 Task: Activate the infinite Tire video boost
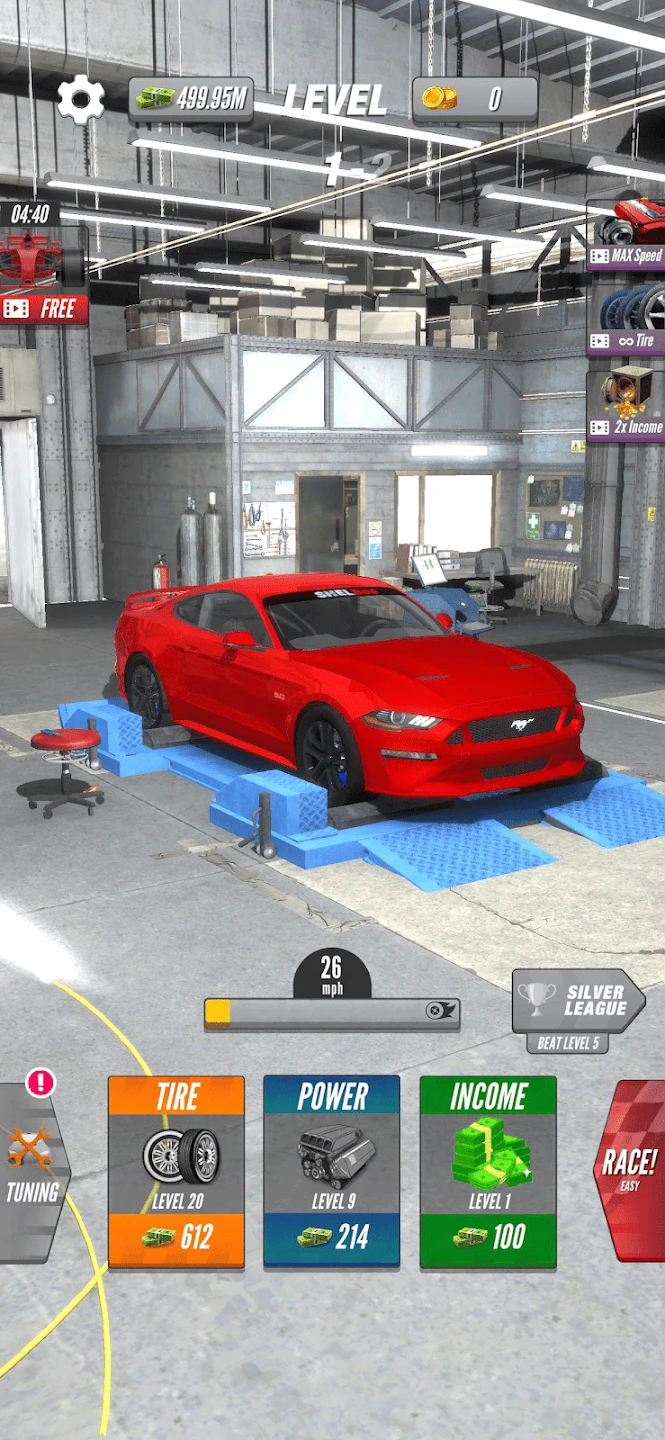coord(628,317)
